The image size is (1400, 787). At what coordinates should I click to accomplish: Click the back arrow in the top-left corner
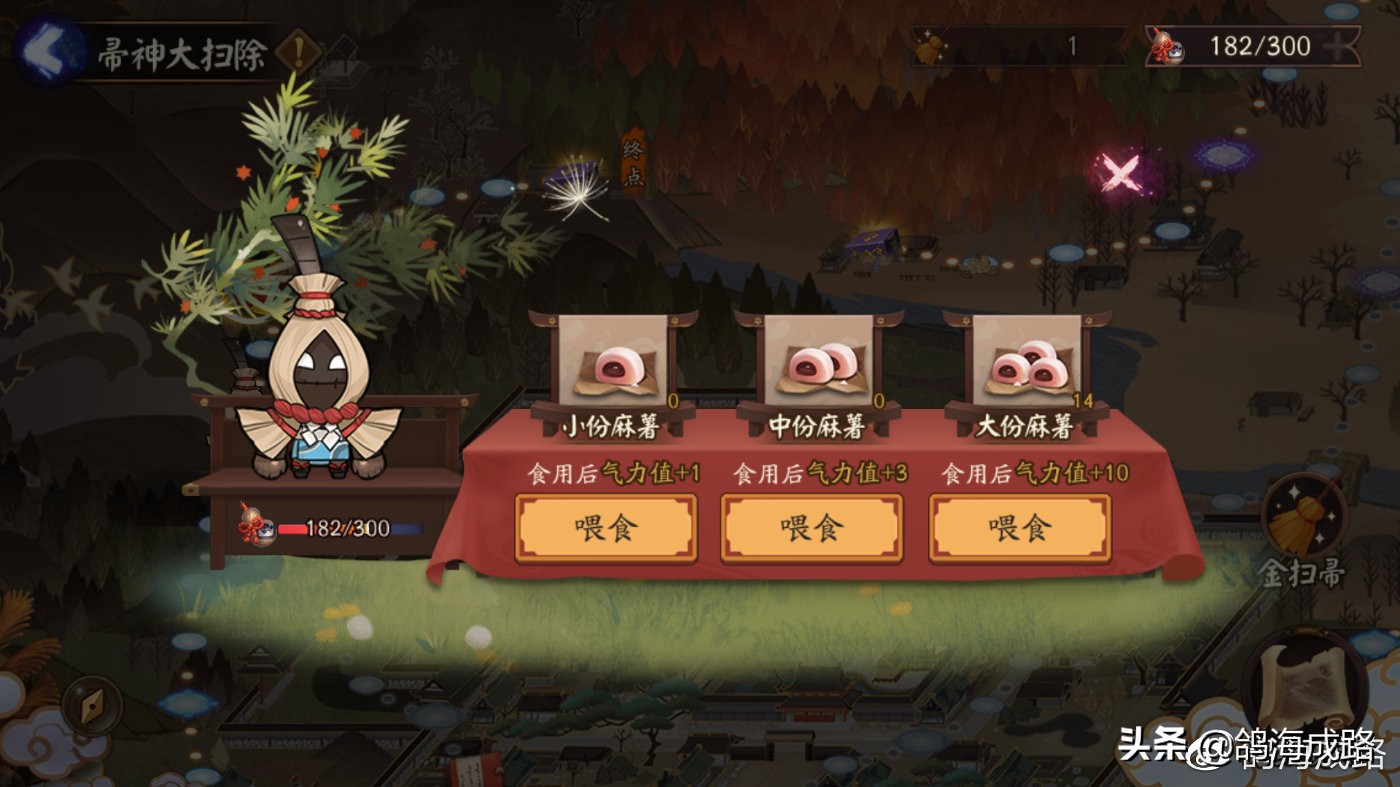[45, 45]
